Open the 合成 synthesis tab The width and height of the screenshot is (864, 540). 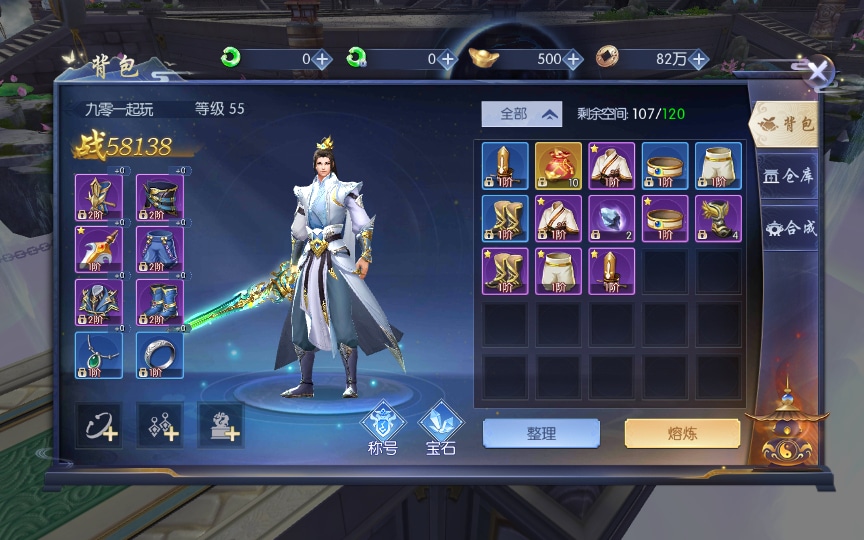[789, 228]
